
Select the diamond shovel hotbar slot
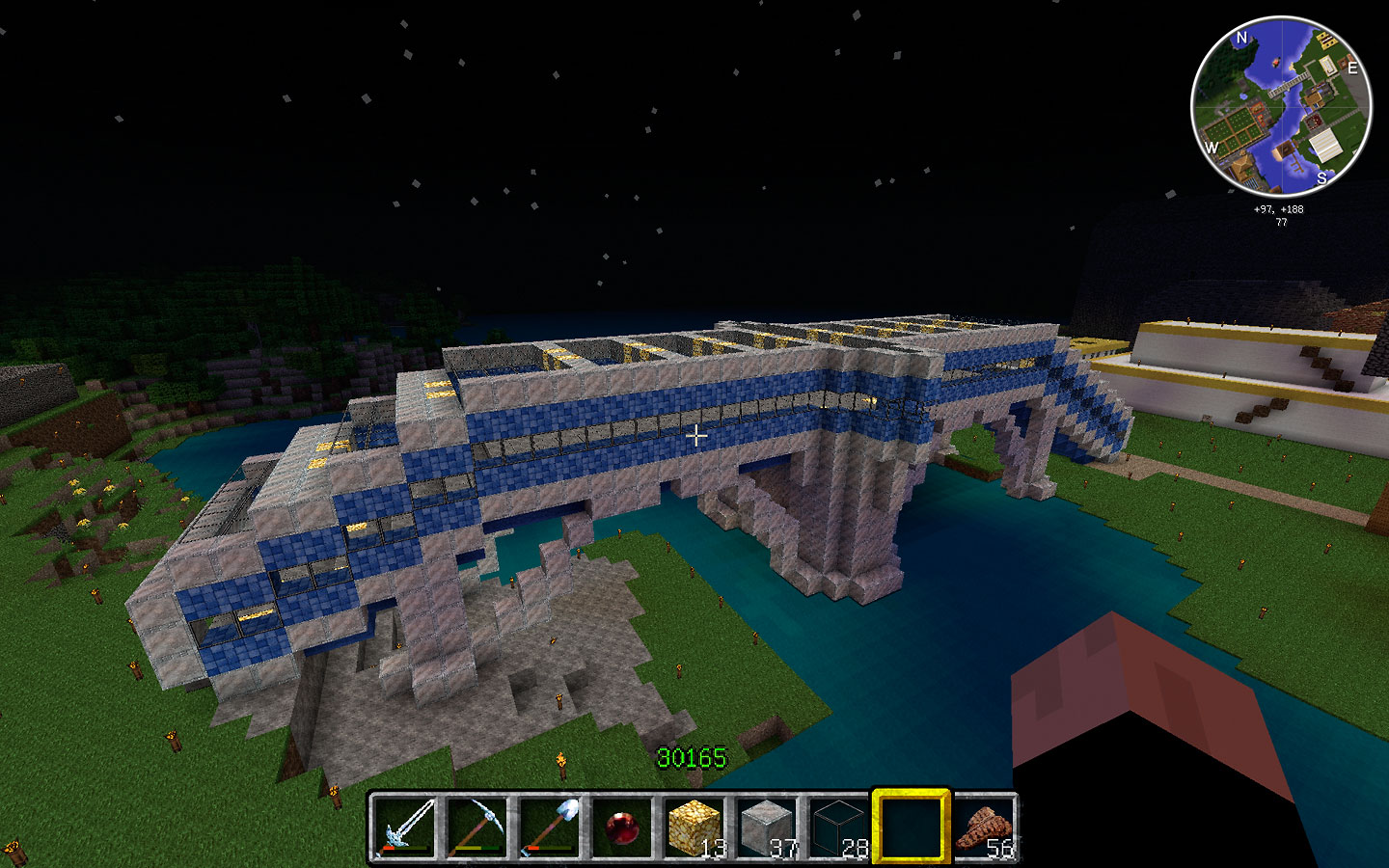tap(550, 827)
